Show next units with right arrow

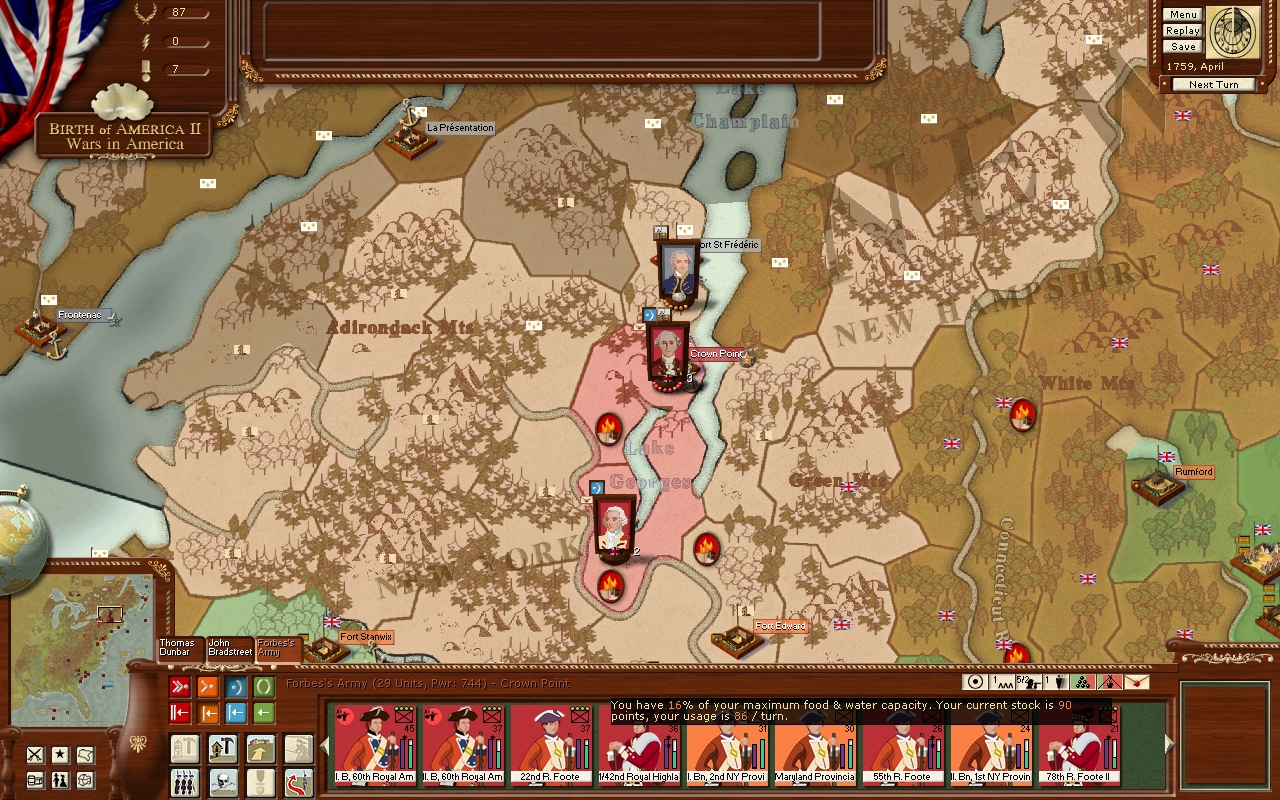pyautogui.click(x=1171, y=744)
